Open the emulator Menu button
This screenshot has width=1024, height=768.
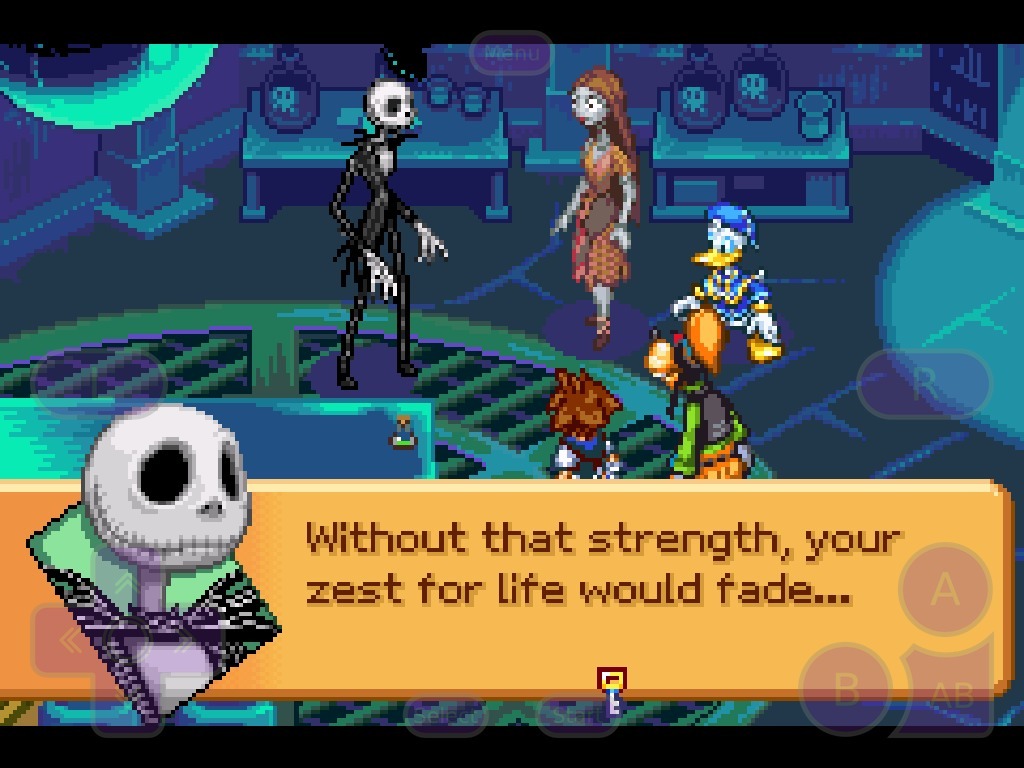coord(511,53)
